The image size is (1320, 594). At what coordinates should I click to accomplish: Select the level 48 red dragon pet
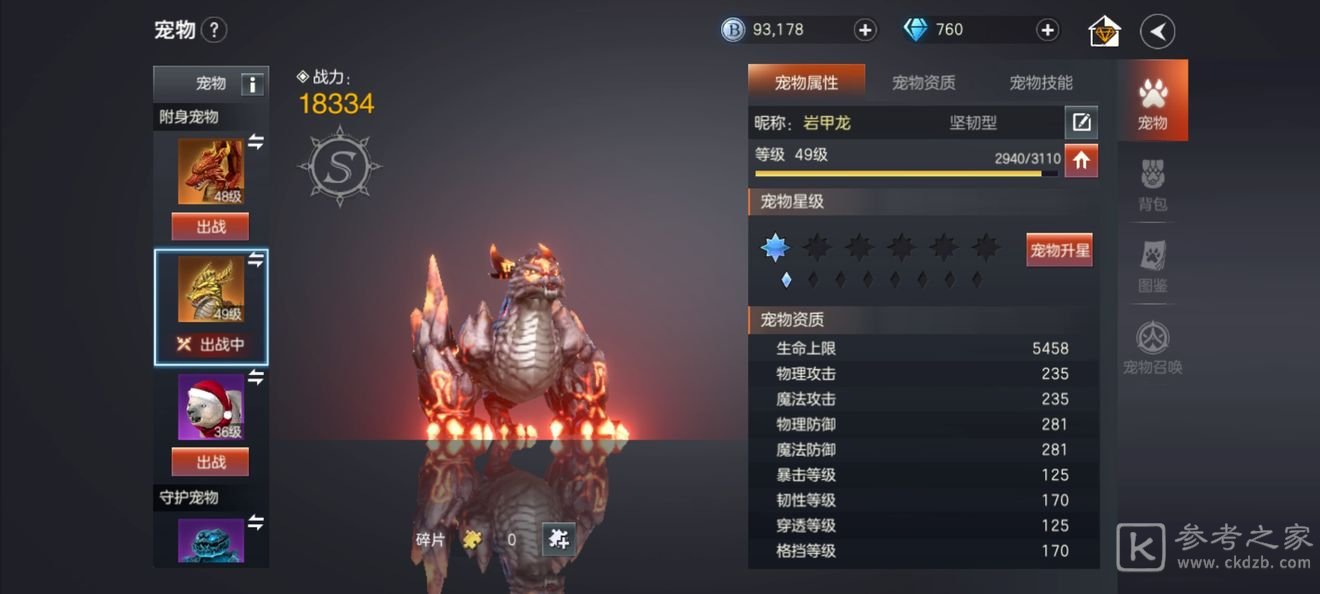pos(211,171)
